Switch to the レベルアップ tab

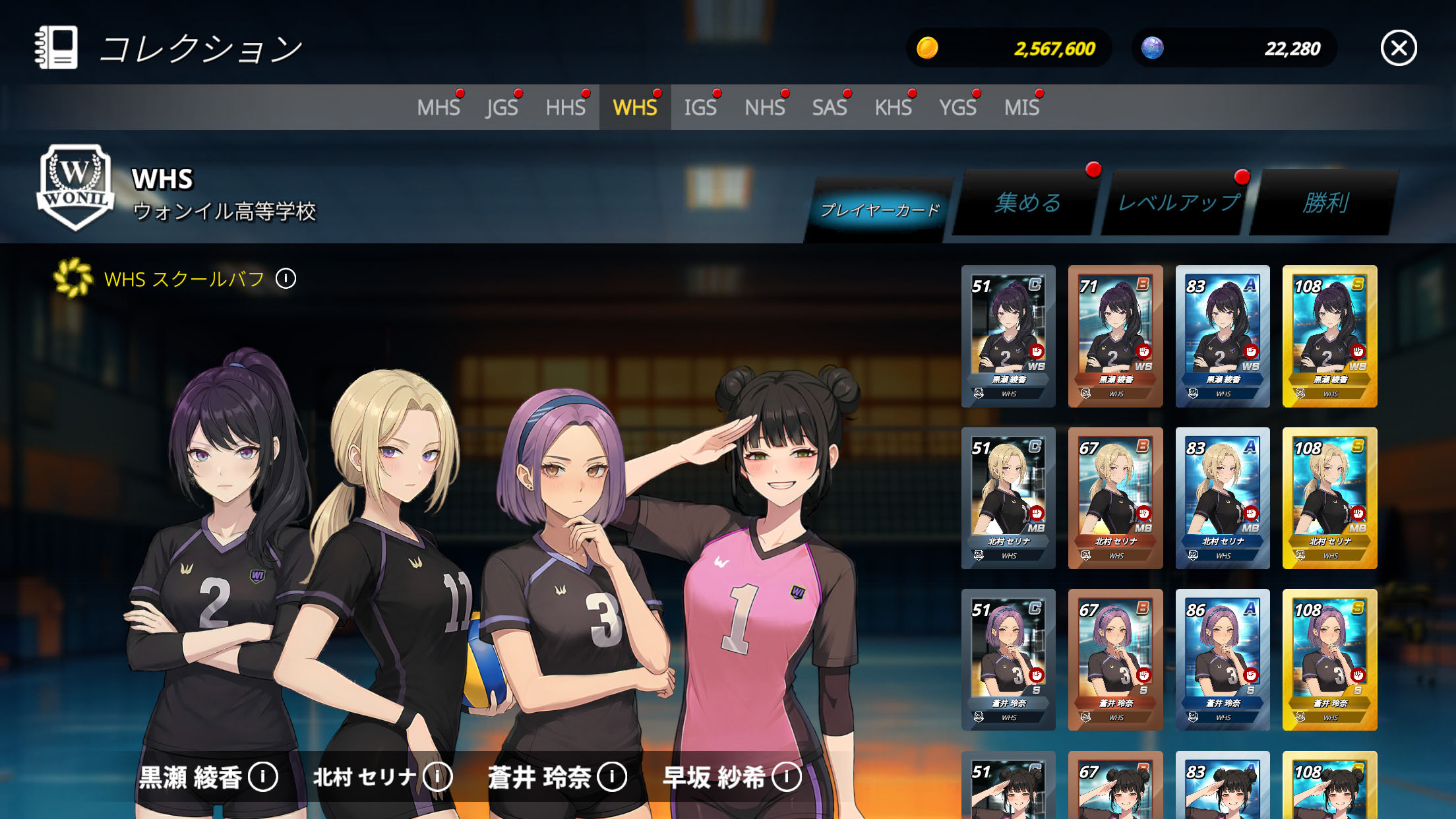[x=1178, y=202]
